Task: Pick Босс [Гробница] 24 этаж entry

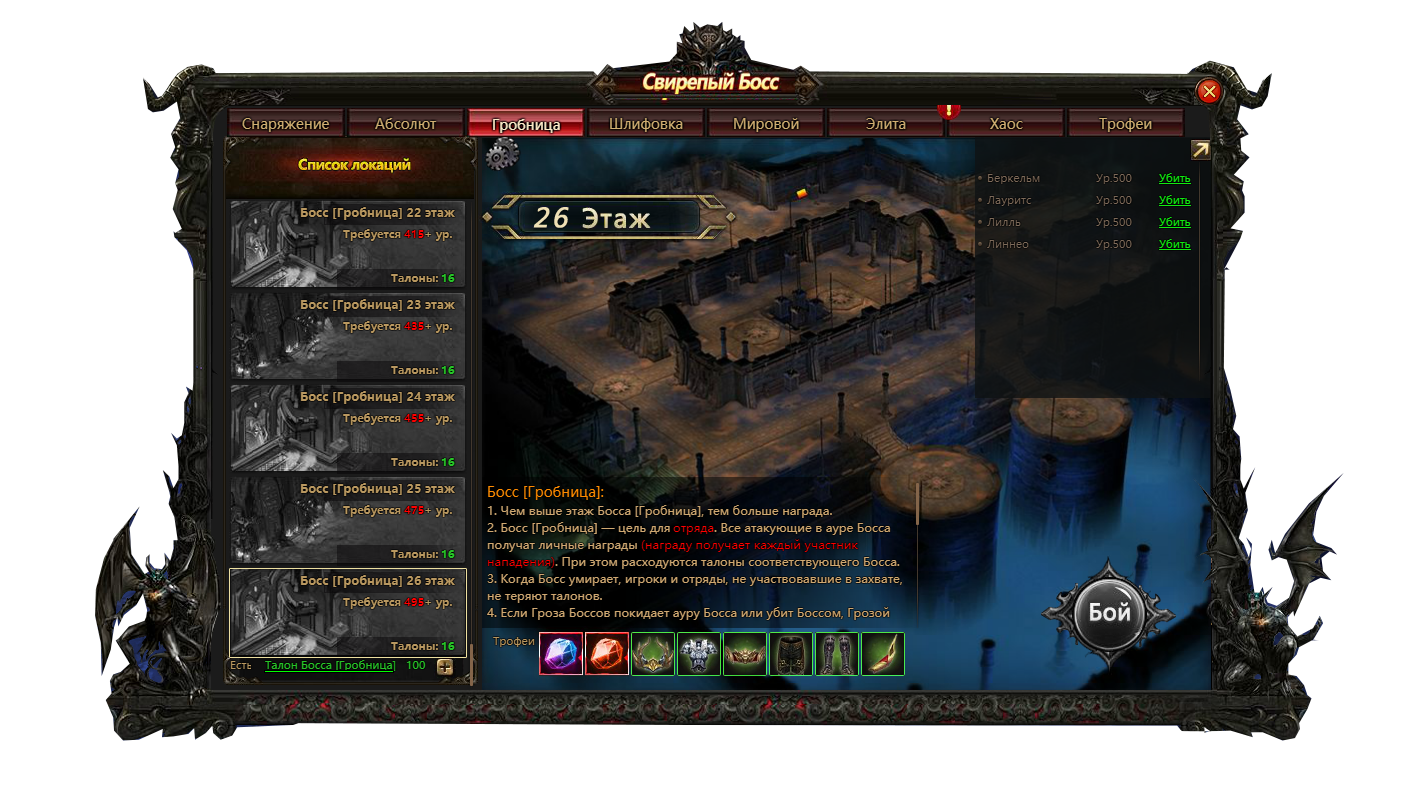Action: coord(347,428)
